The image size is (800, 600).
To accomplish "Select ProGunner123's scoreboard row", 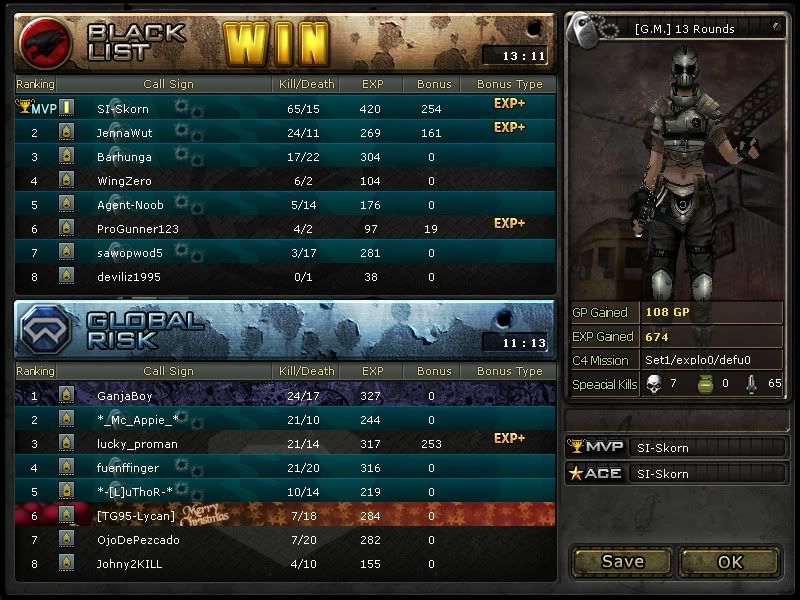I will click(285, 229).
